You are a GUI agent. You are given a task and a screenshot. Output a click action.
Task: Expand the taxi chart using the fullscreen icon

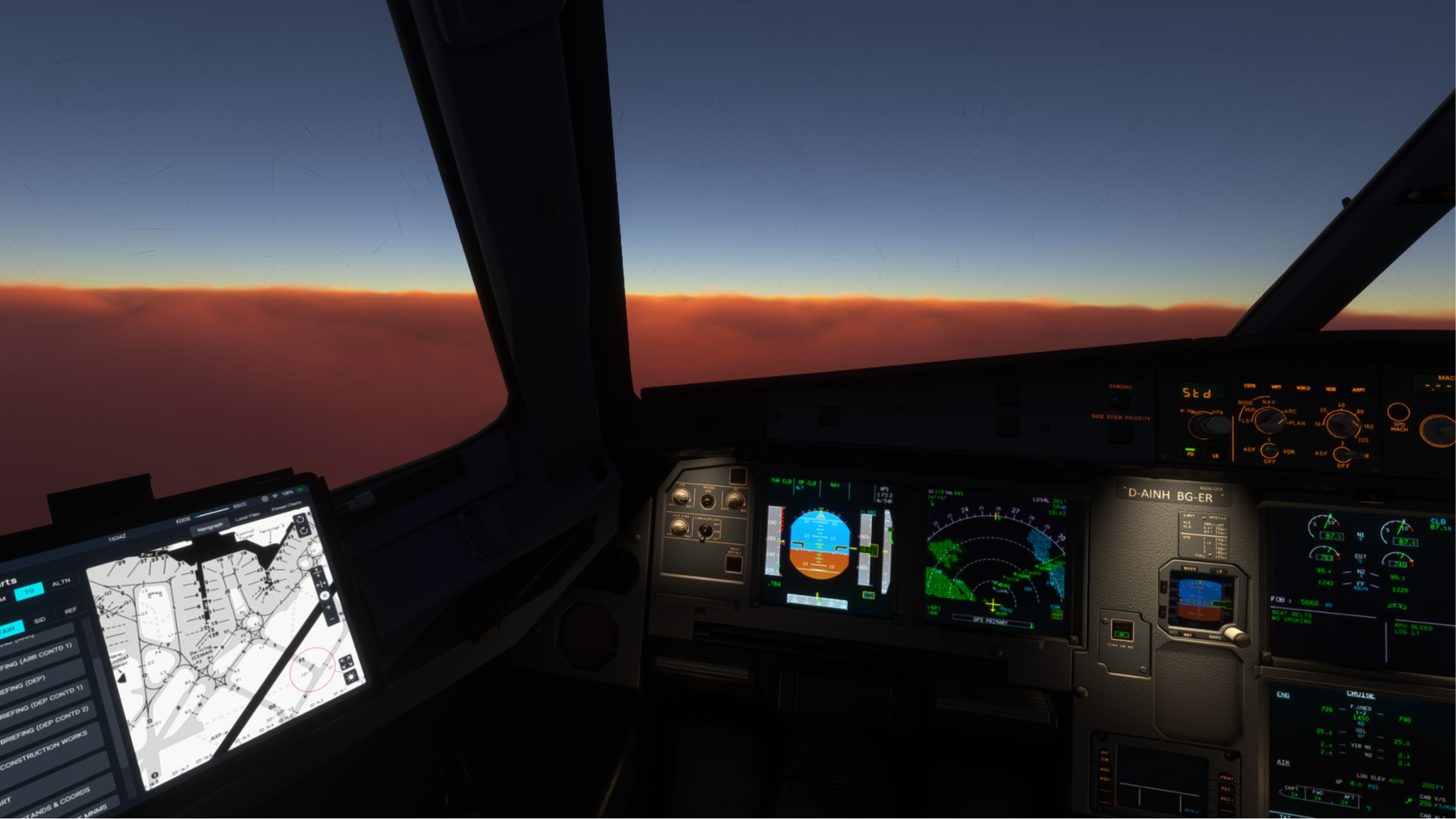pos(347,661)
